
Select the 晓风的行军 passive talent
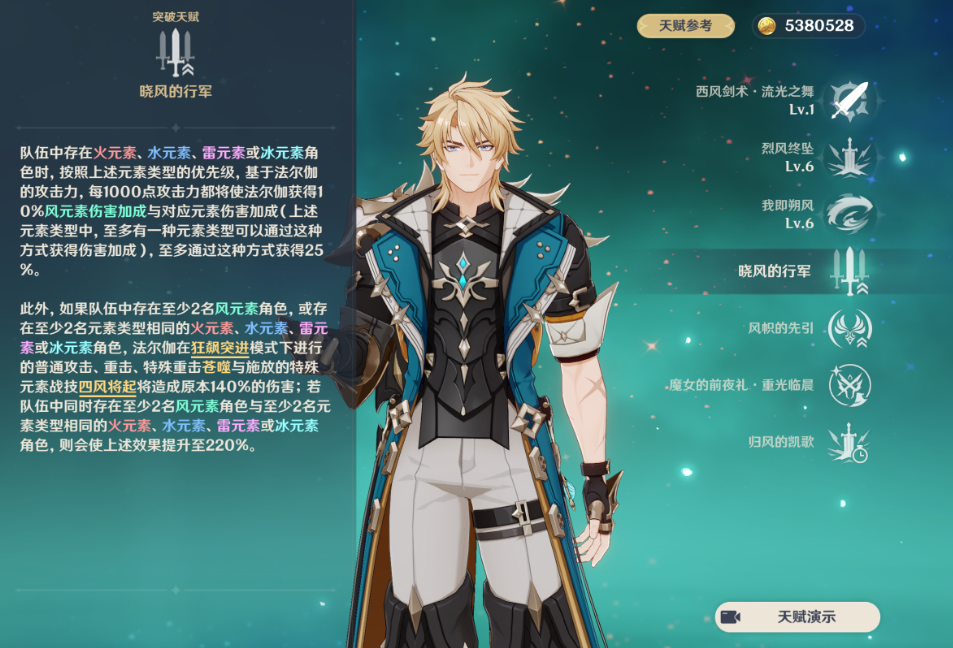coord(851,271)
